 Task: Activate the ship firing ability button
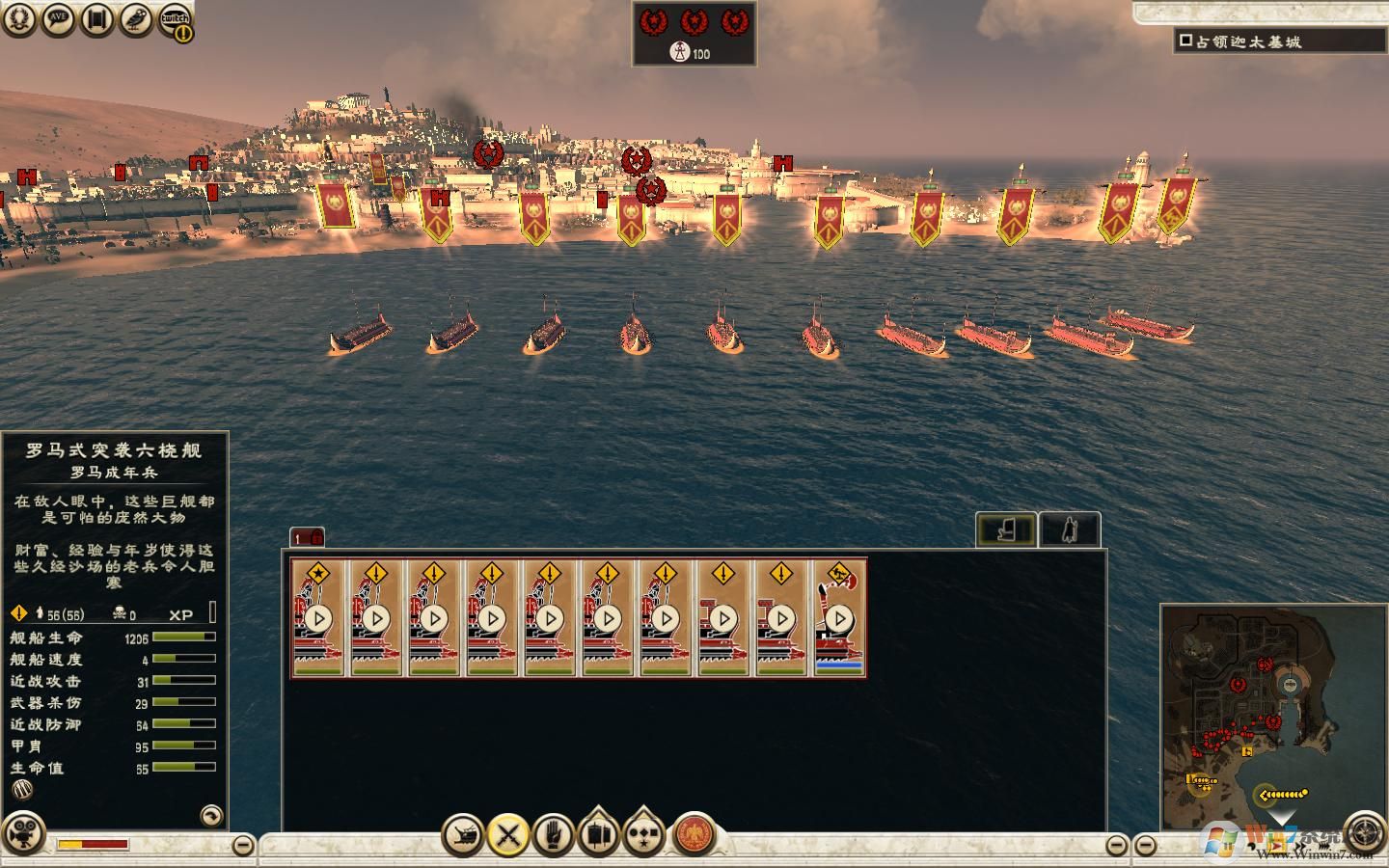(x=463, y=834)
